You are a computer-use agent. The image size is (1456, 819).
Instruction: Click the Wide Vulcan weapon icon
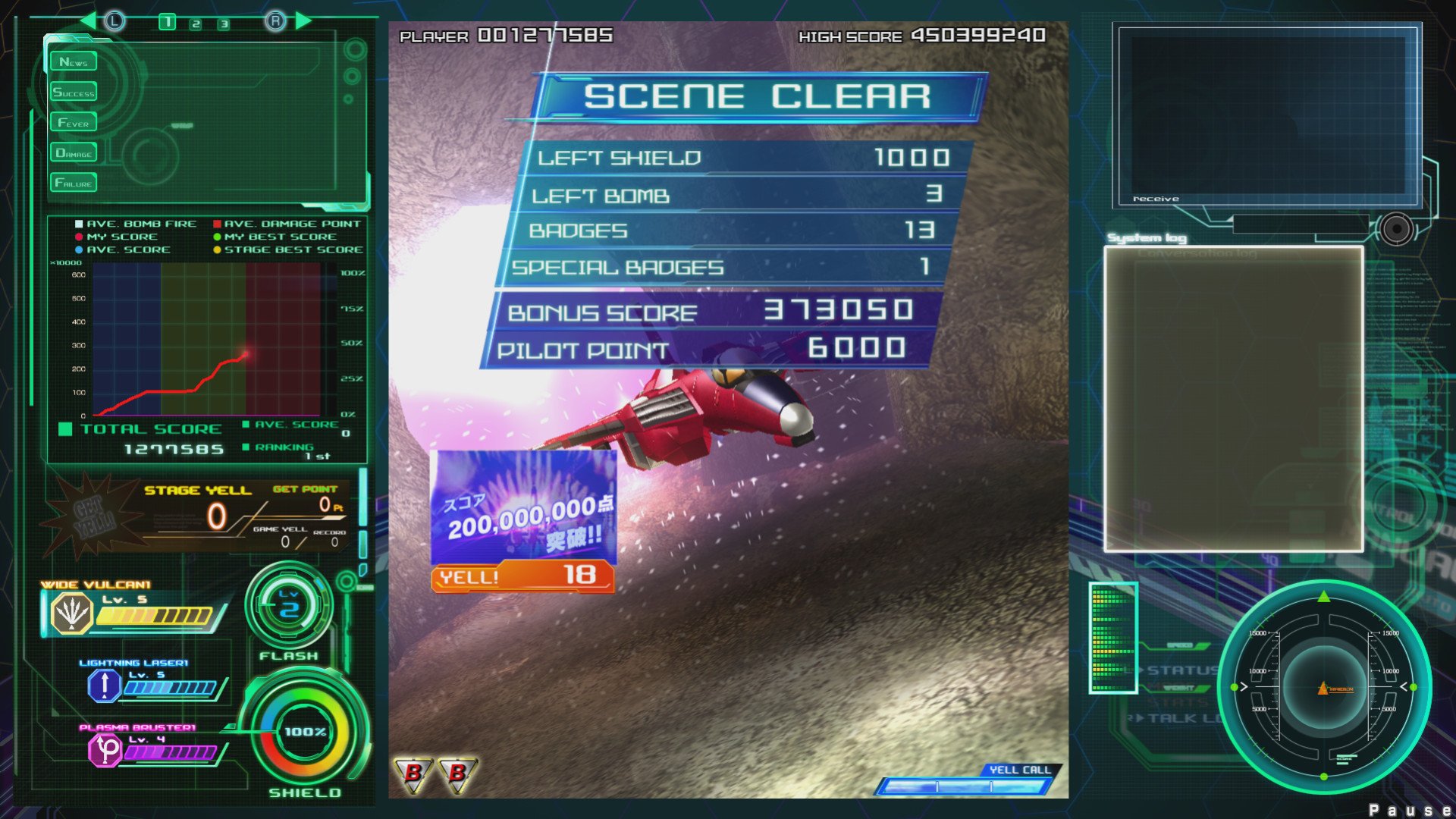[71, 613]
